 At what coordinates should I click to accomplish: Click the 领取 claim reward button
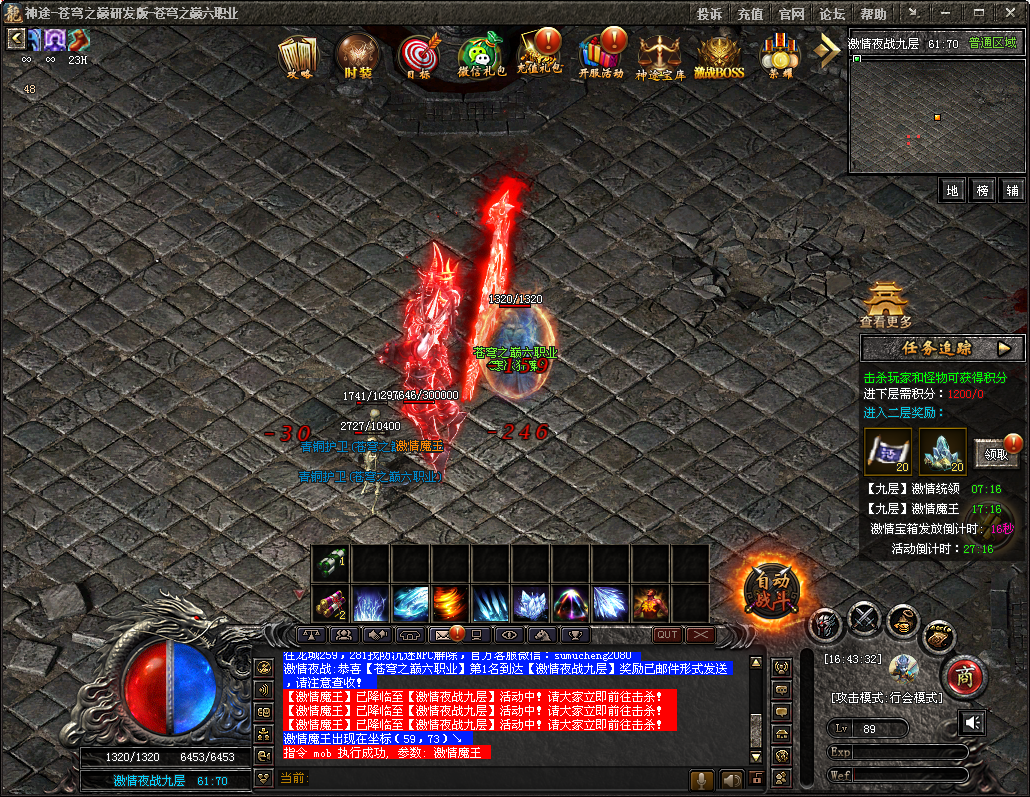(994, 453)
